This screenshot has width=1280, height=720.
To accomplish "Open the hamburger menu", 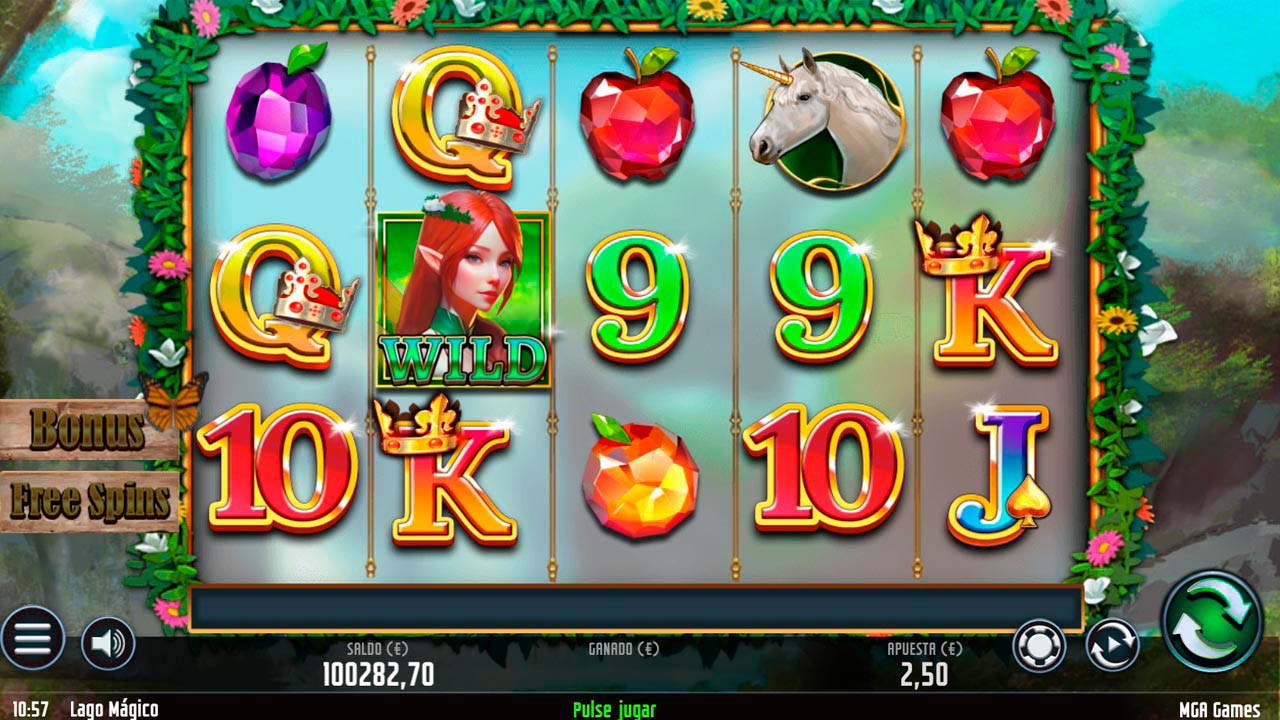I will [33, 639].
